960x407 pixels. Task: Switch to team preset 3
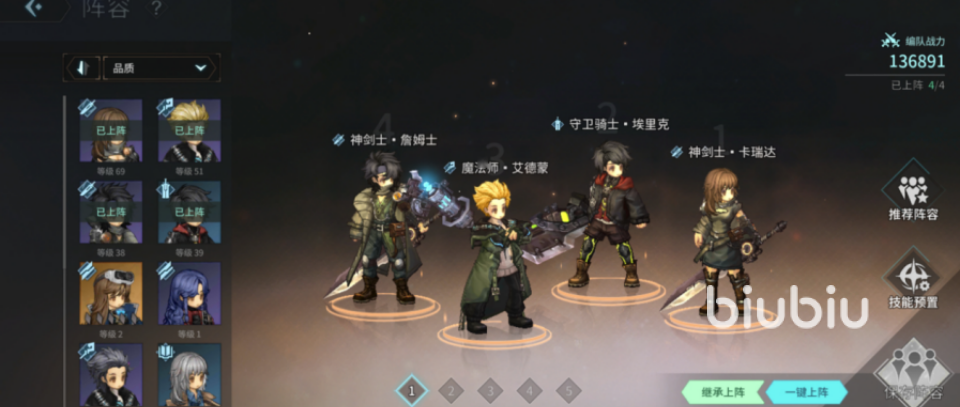pos(490,391)
